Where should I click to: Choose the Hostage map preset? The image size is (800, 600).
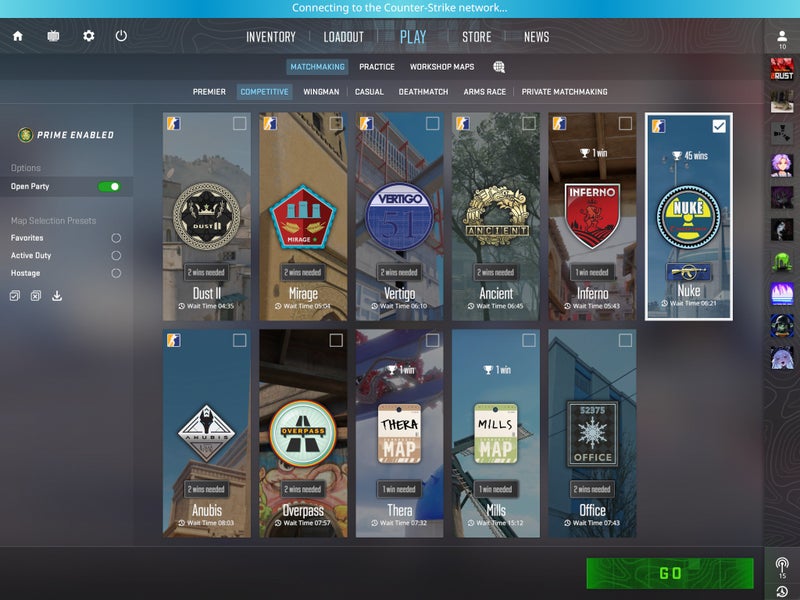pos(116,273)
